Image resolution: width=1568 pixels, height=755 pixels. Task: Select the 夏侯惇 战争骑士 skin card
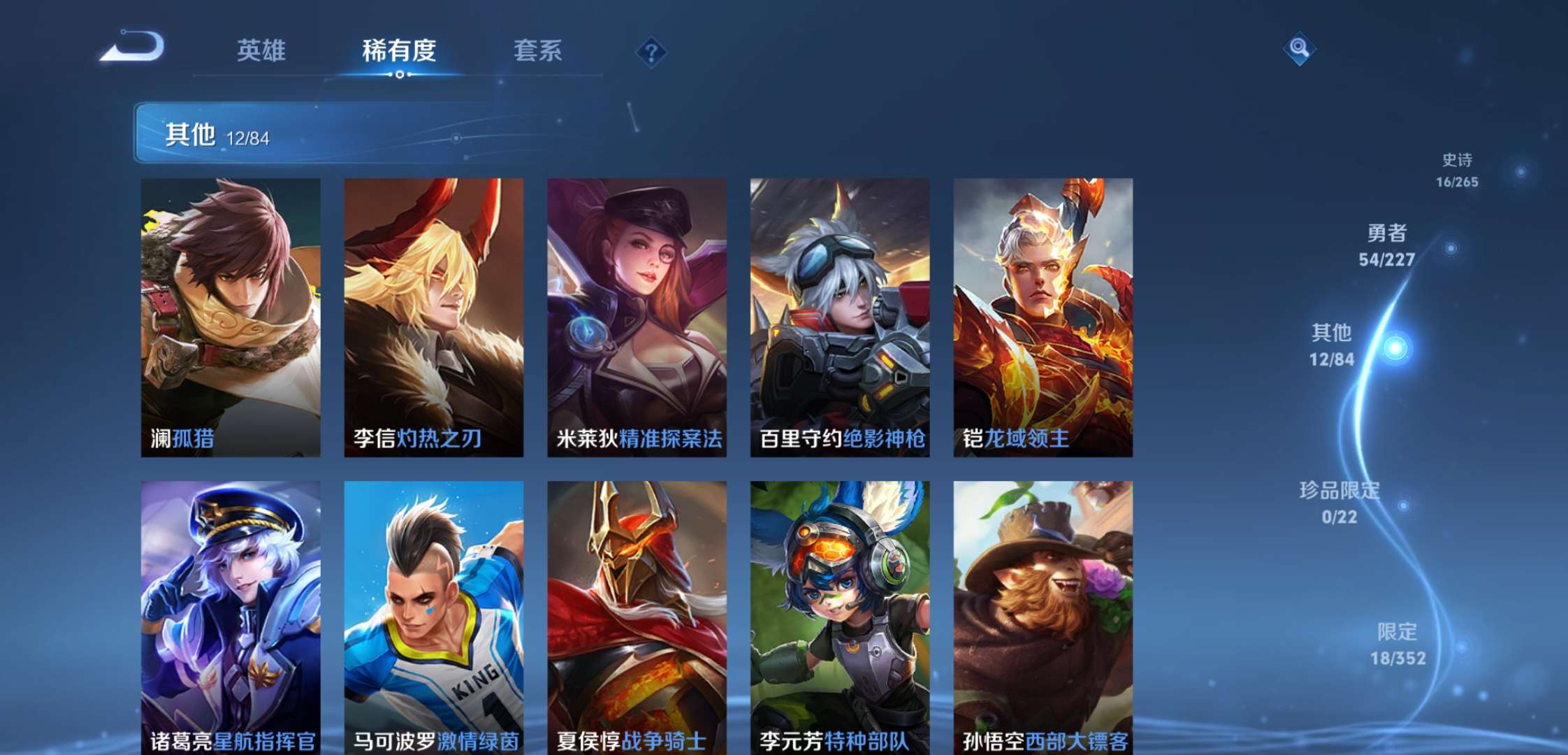pos(637,617)
